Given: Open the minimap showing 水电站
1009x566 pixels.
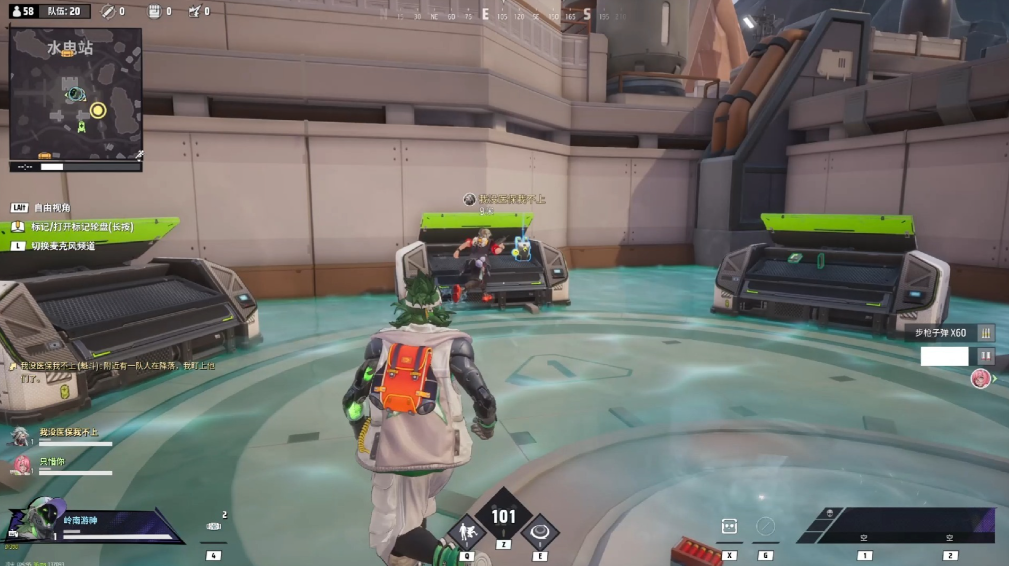Looking at the screenshot, I should tap(75, 95).
